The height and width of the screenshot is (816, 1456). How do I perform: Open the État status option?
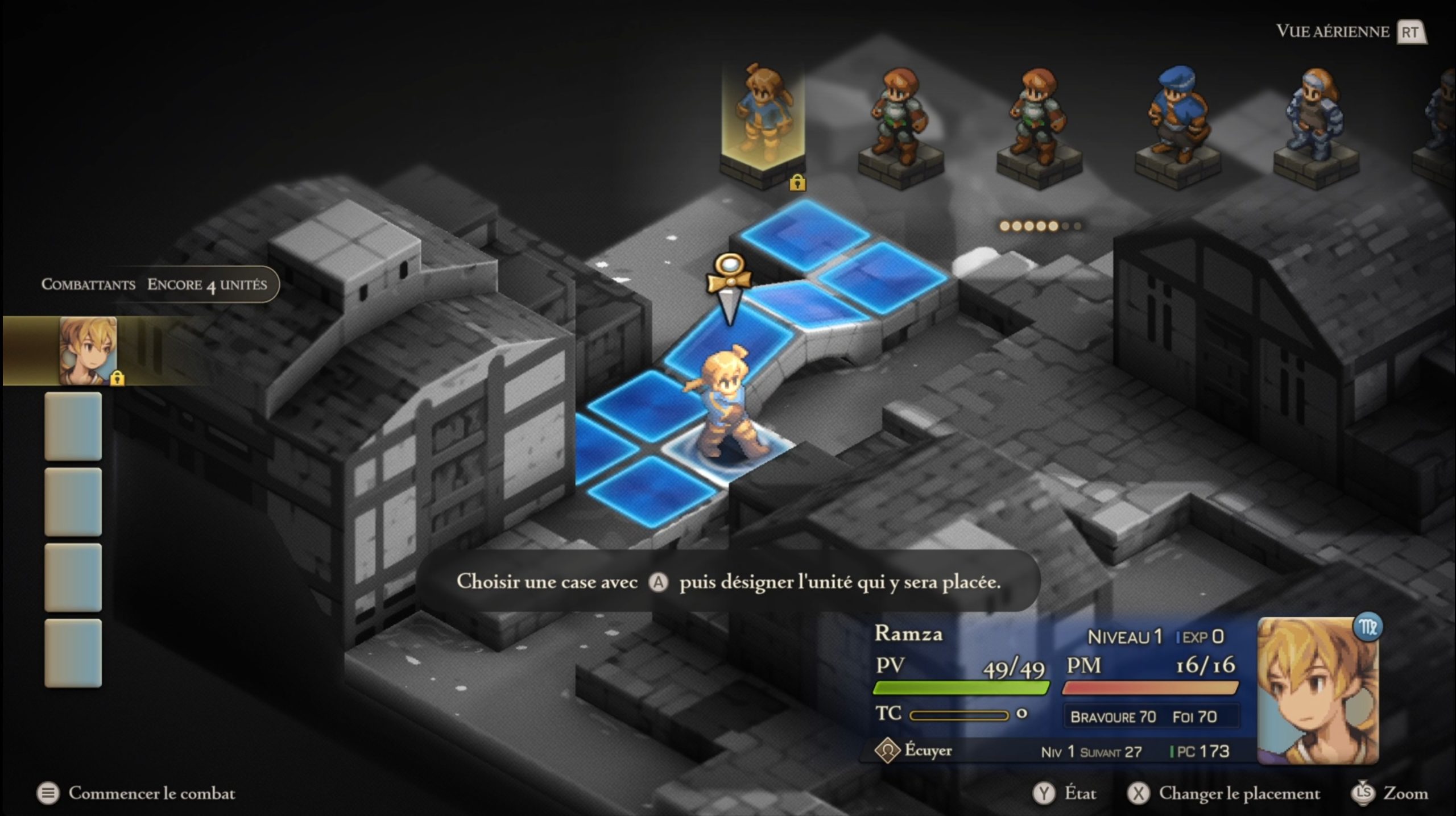(x=1079, y=793)
